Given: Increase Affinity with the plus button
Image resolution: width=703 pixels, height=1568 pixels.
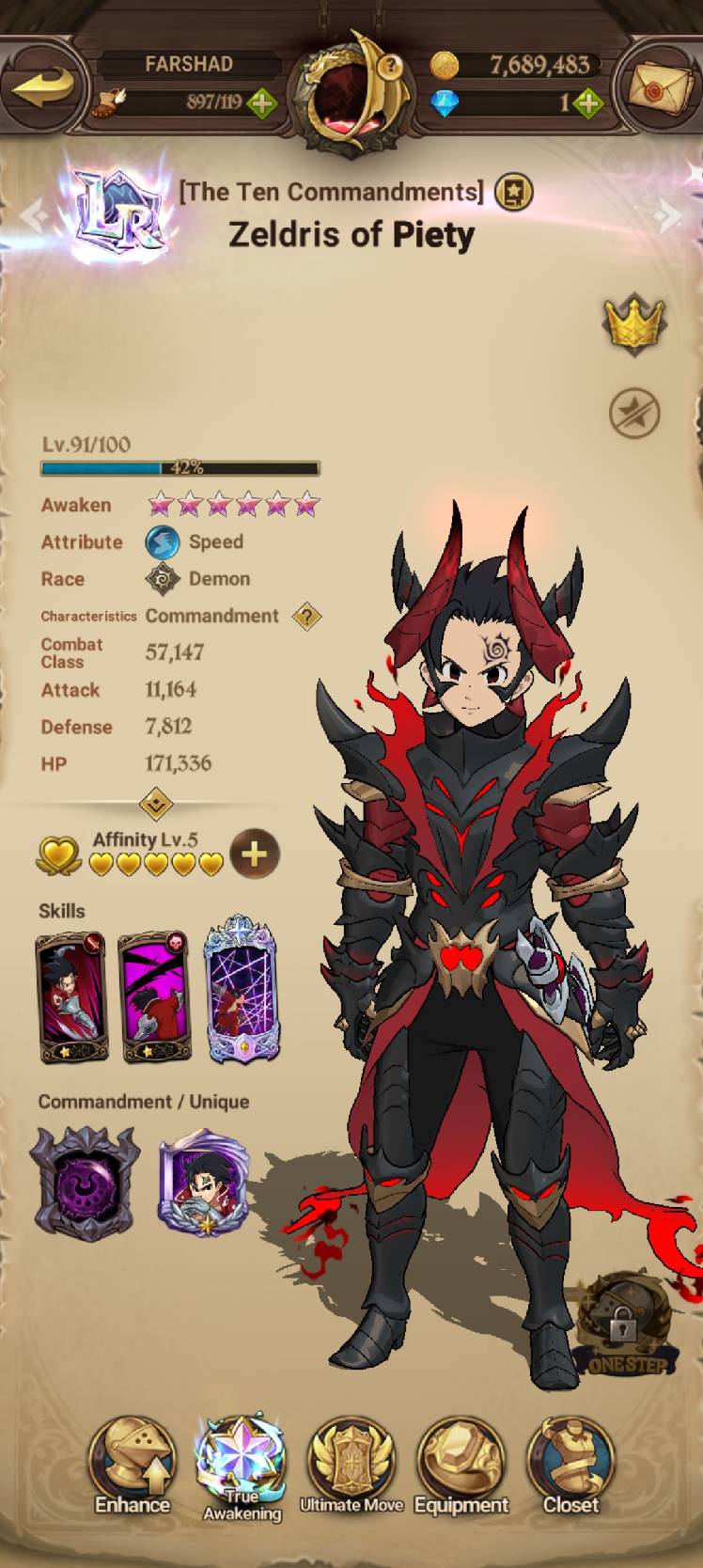Looking at the screenshot, I should tap(255, 854).
